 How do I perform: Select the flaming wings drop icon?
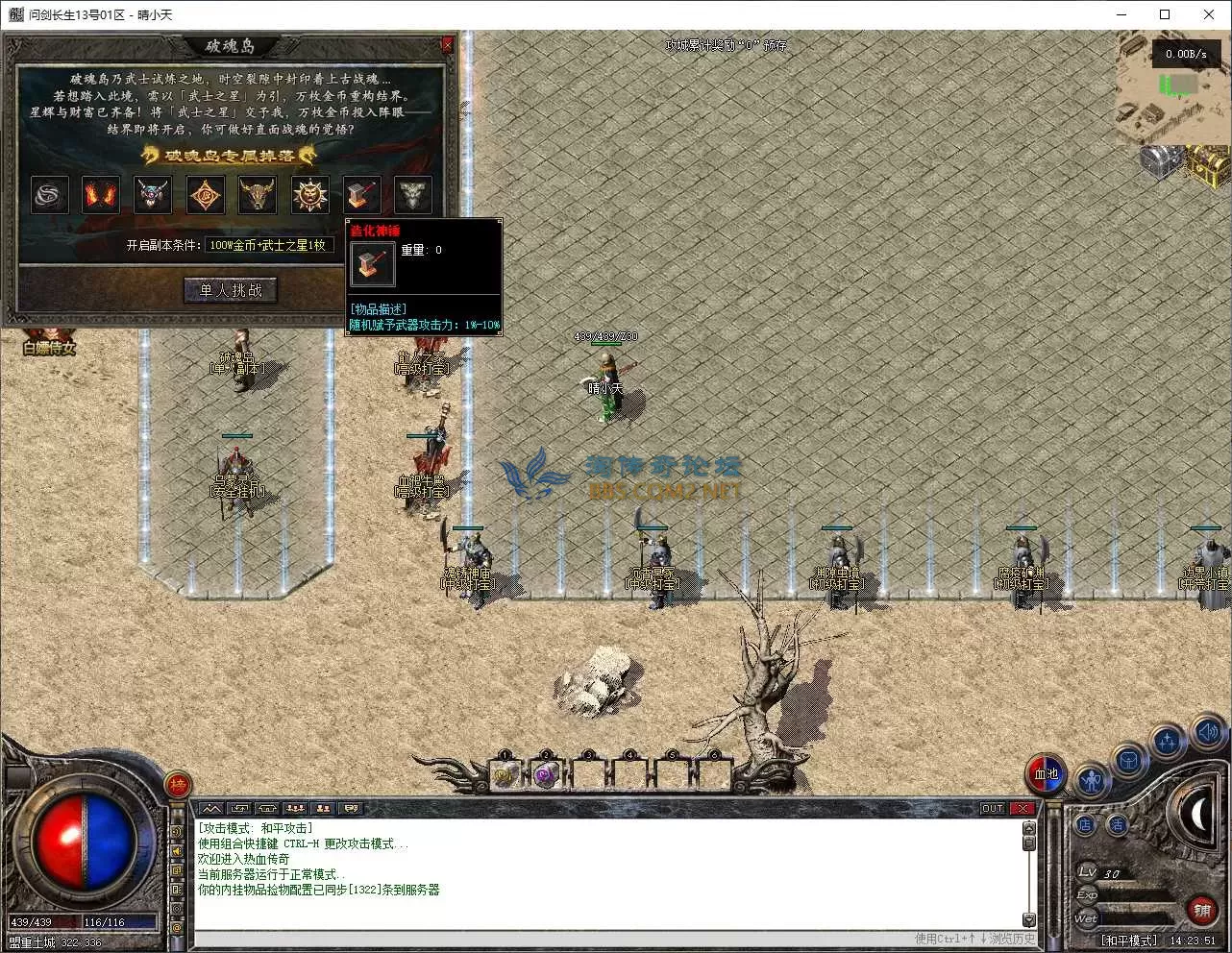coord(101,195)
